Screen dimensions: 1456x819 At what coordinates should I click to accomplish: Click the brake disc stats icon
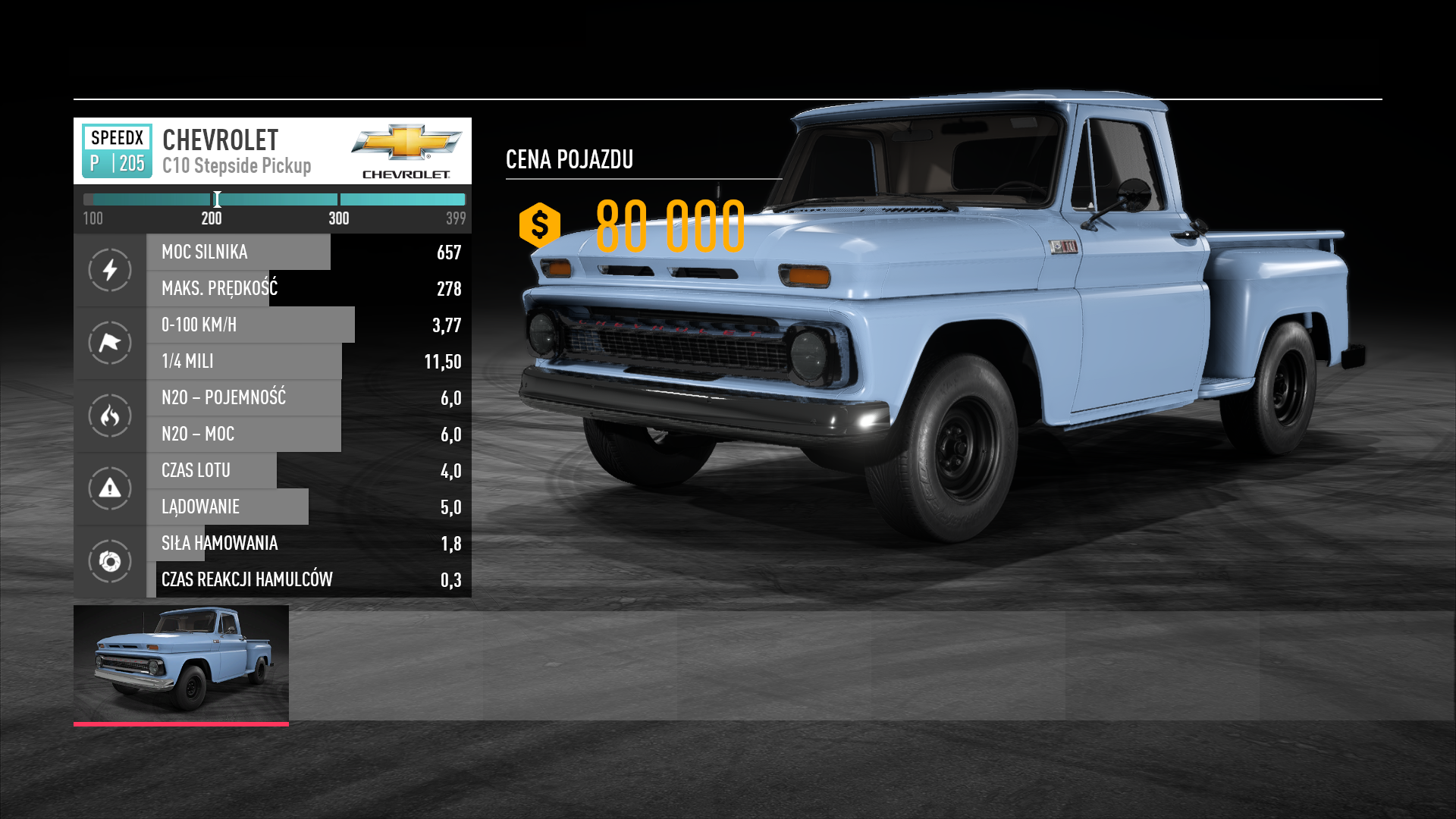click(110, 561)
